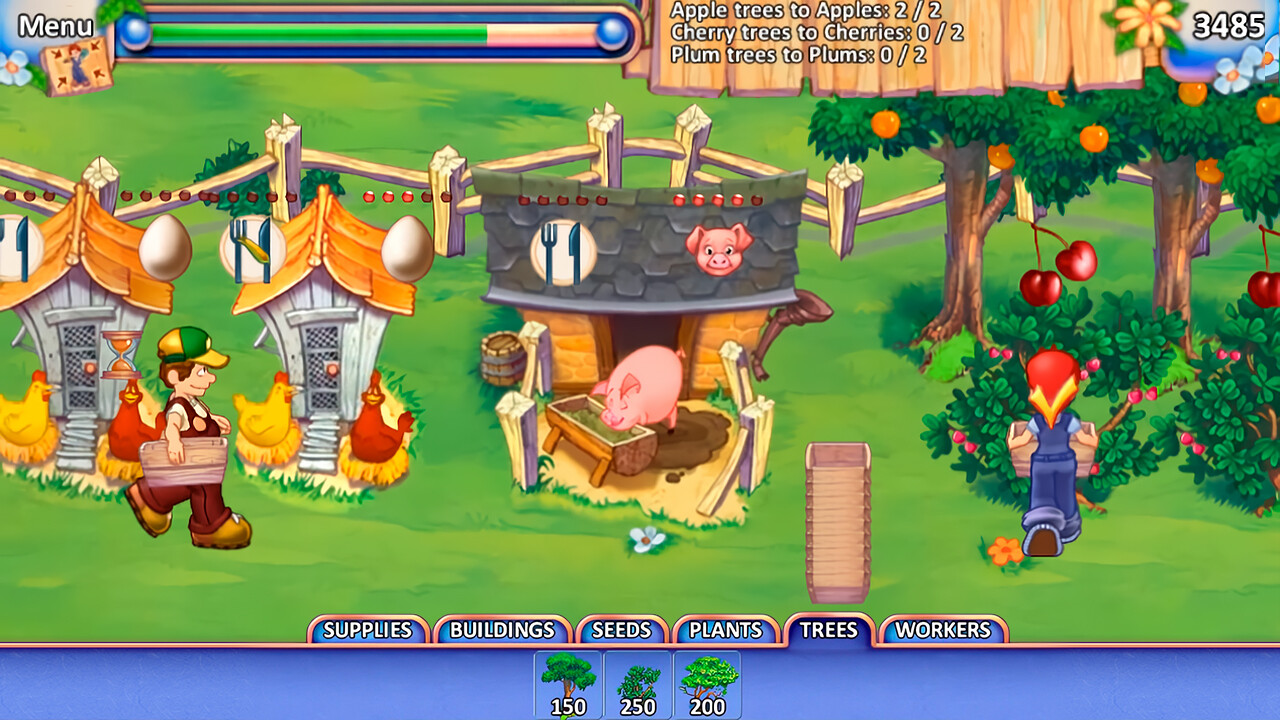Click the fork-and-knife sign on the pig shed
Screen dimensions: 1280x720
[561, 252]
